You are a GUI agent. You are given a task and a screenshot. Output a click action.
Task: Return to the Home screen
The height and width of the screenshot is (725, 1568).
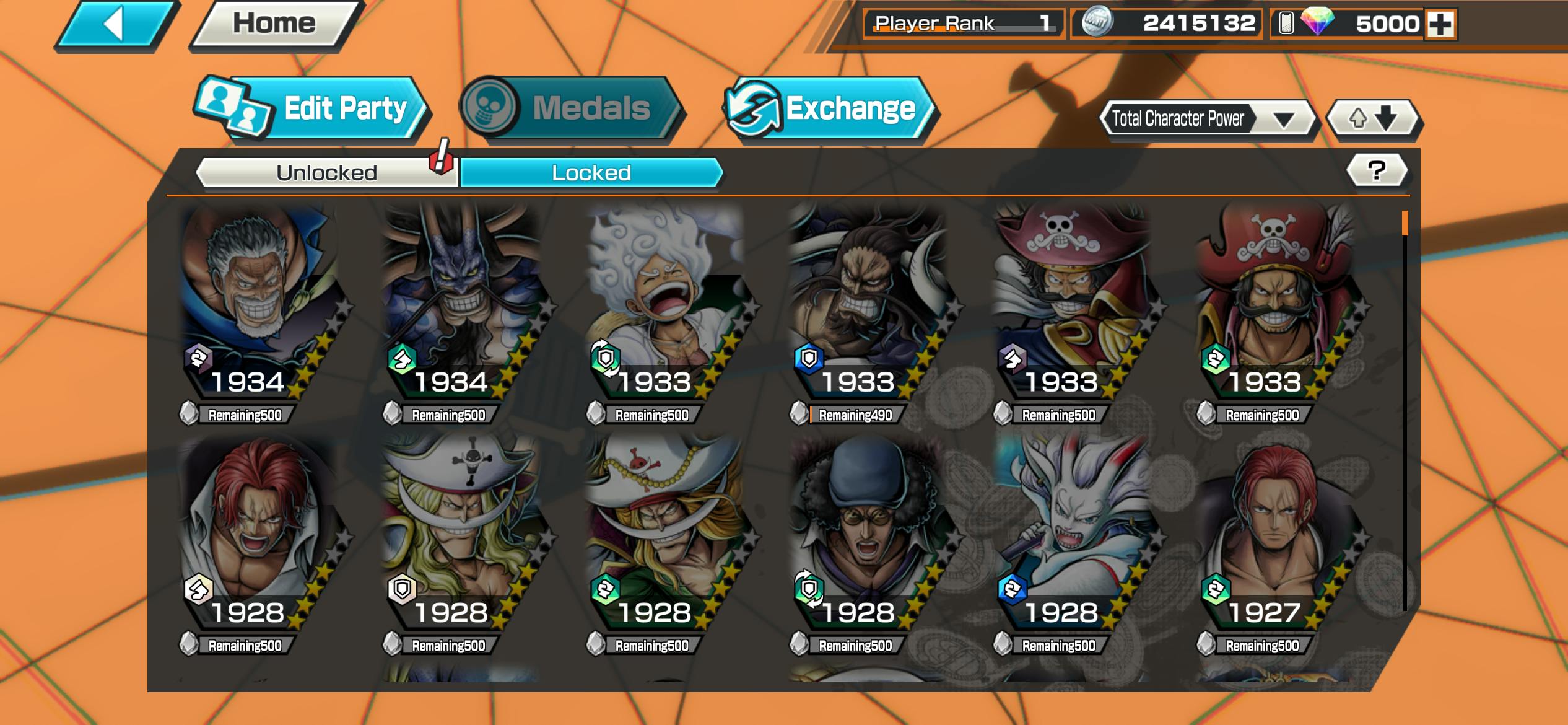[x=274, y=25]
